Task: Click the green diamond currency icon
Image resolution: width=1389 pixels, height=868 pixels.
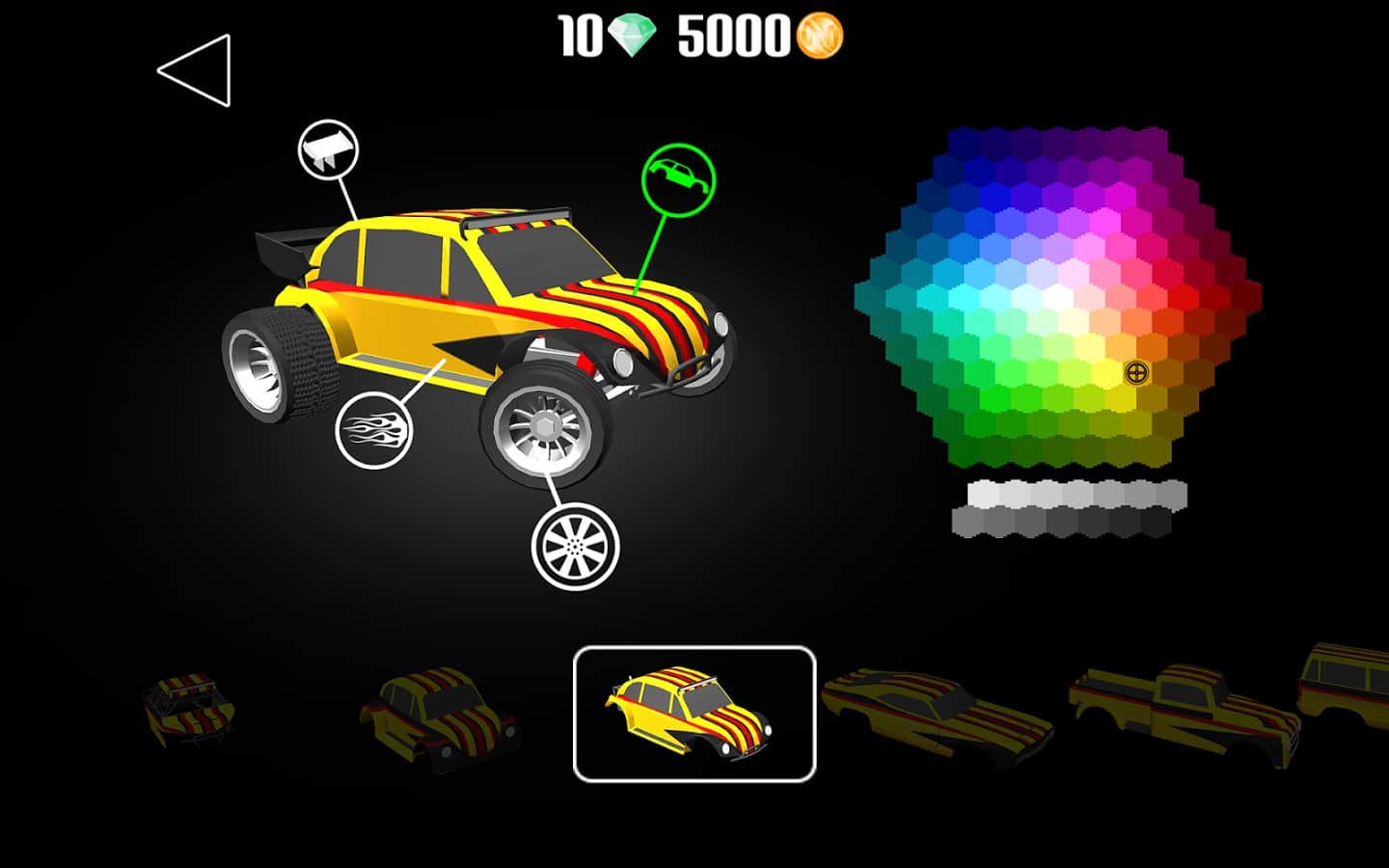Action: (x=632, y=37)
